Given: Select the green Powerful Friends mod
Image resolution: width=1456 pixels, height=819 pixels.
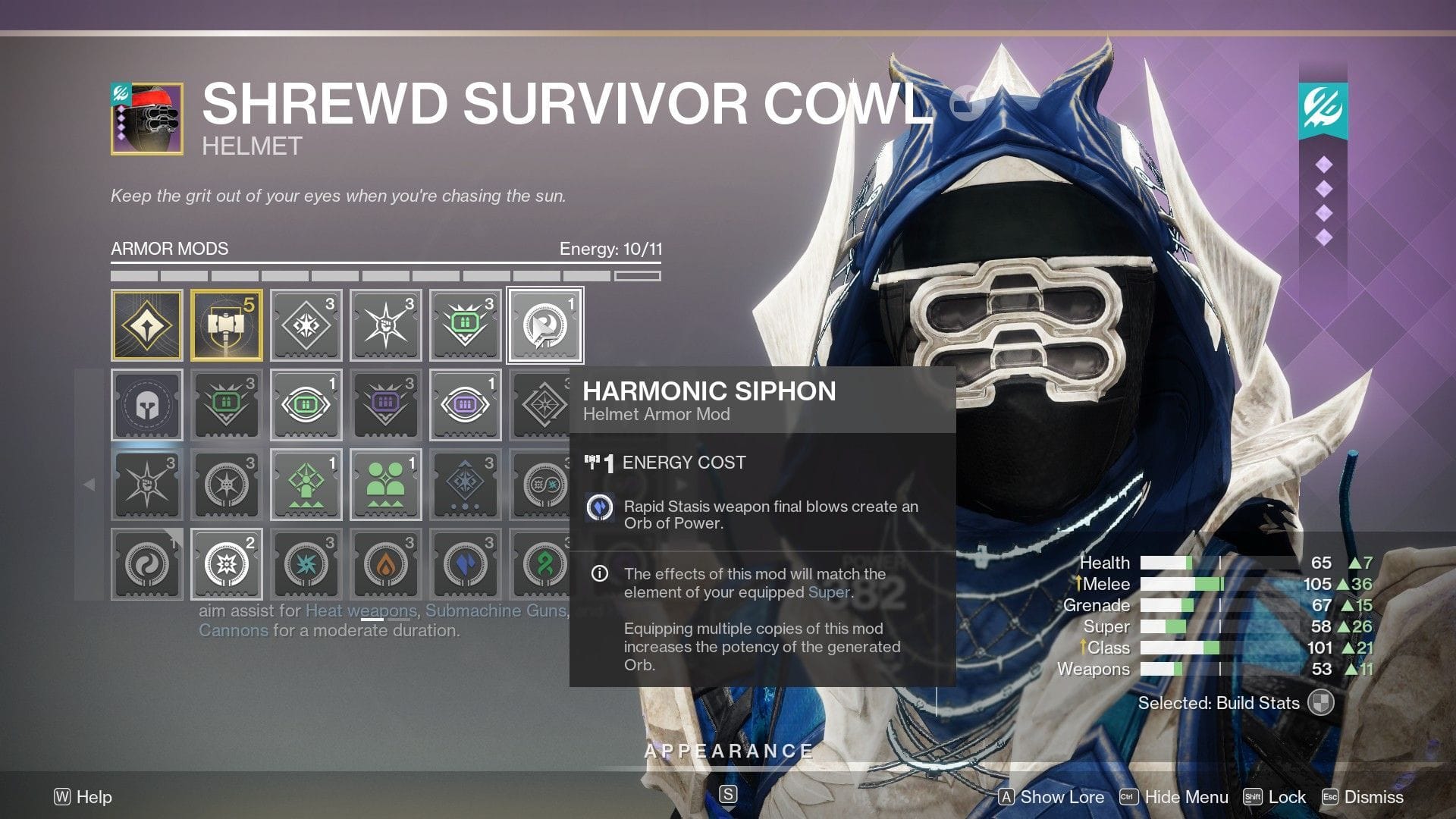Looking at the screenshot, I should tap(386, 484).
